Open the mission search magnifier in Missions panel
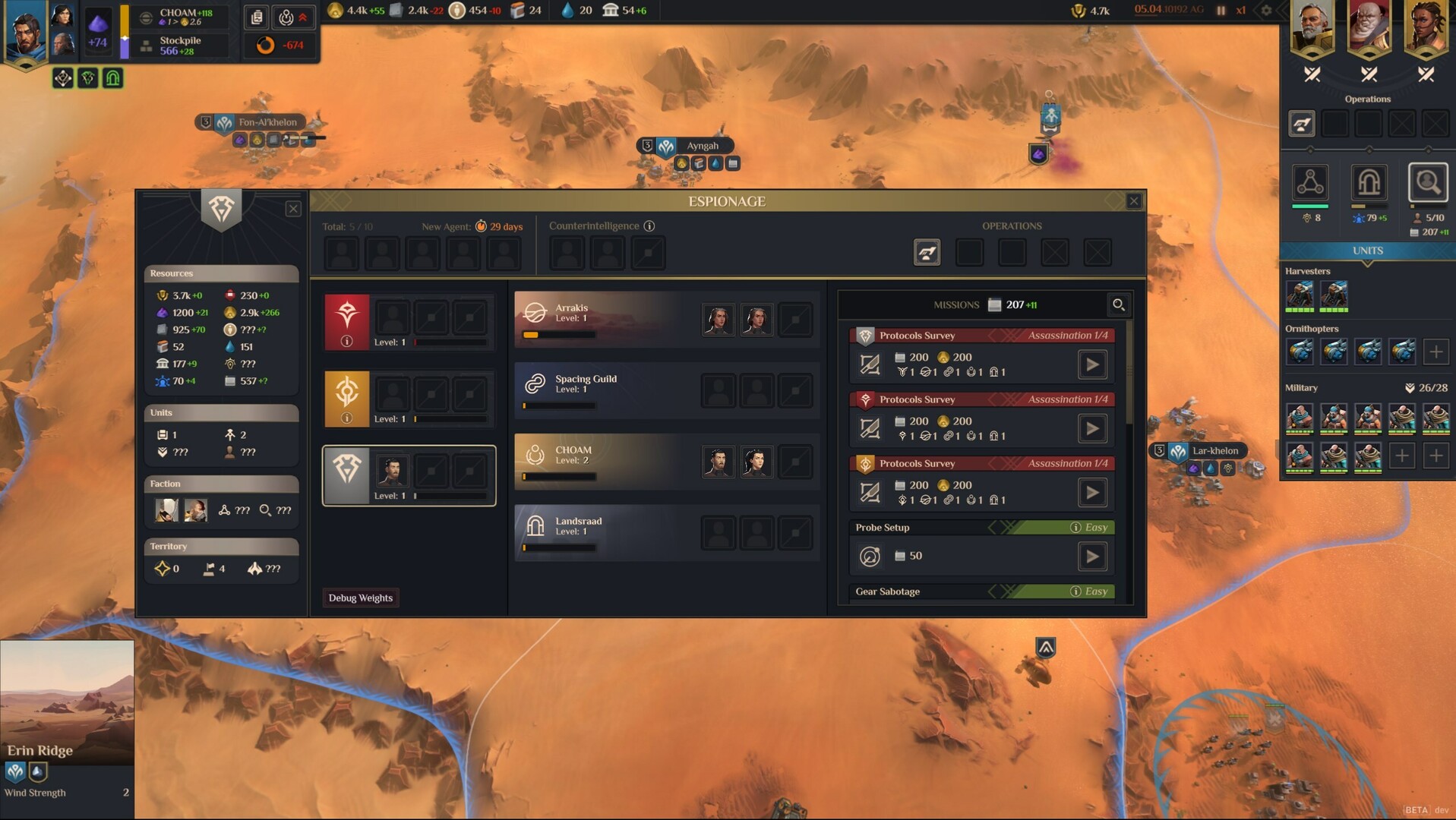Screen dimensions: 1456x820 coord(1119,304)
